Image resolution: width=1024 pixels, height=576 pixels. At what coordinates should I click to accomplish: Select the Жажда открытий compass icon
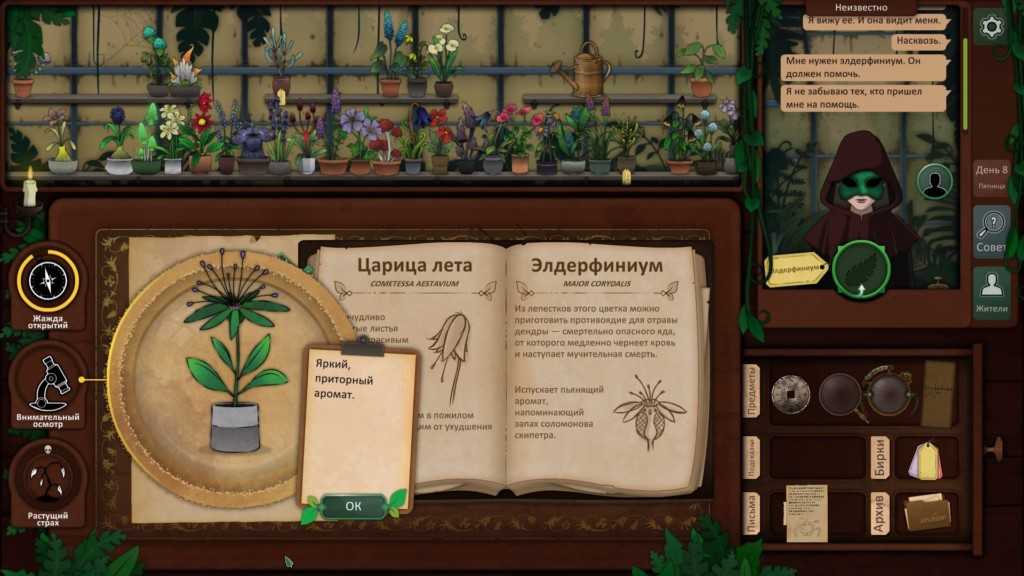click(47, 281)
